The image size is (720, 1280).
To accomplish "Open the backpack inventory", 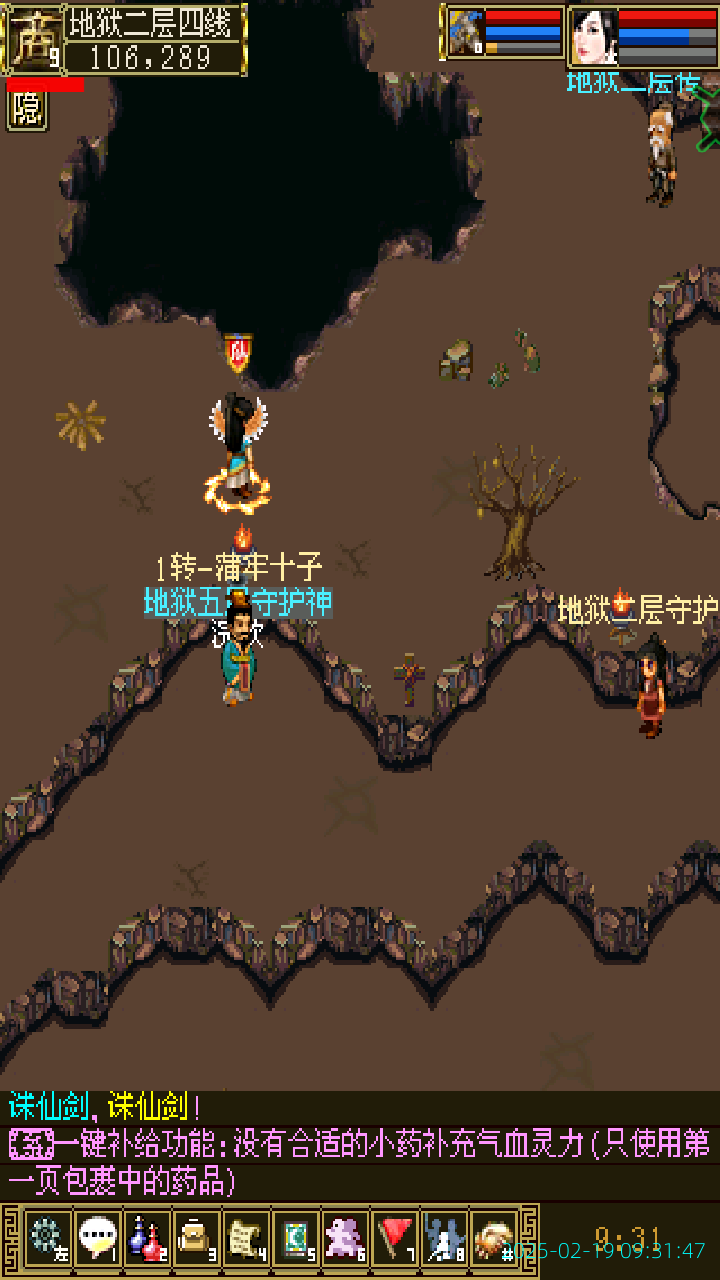I will tap(196, 1239).
